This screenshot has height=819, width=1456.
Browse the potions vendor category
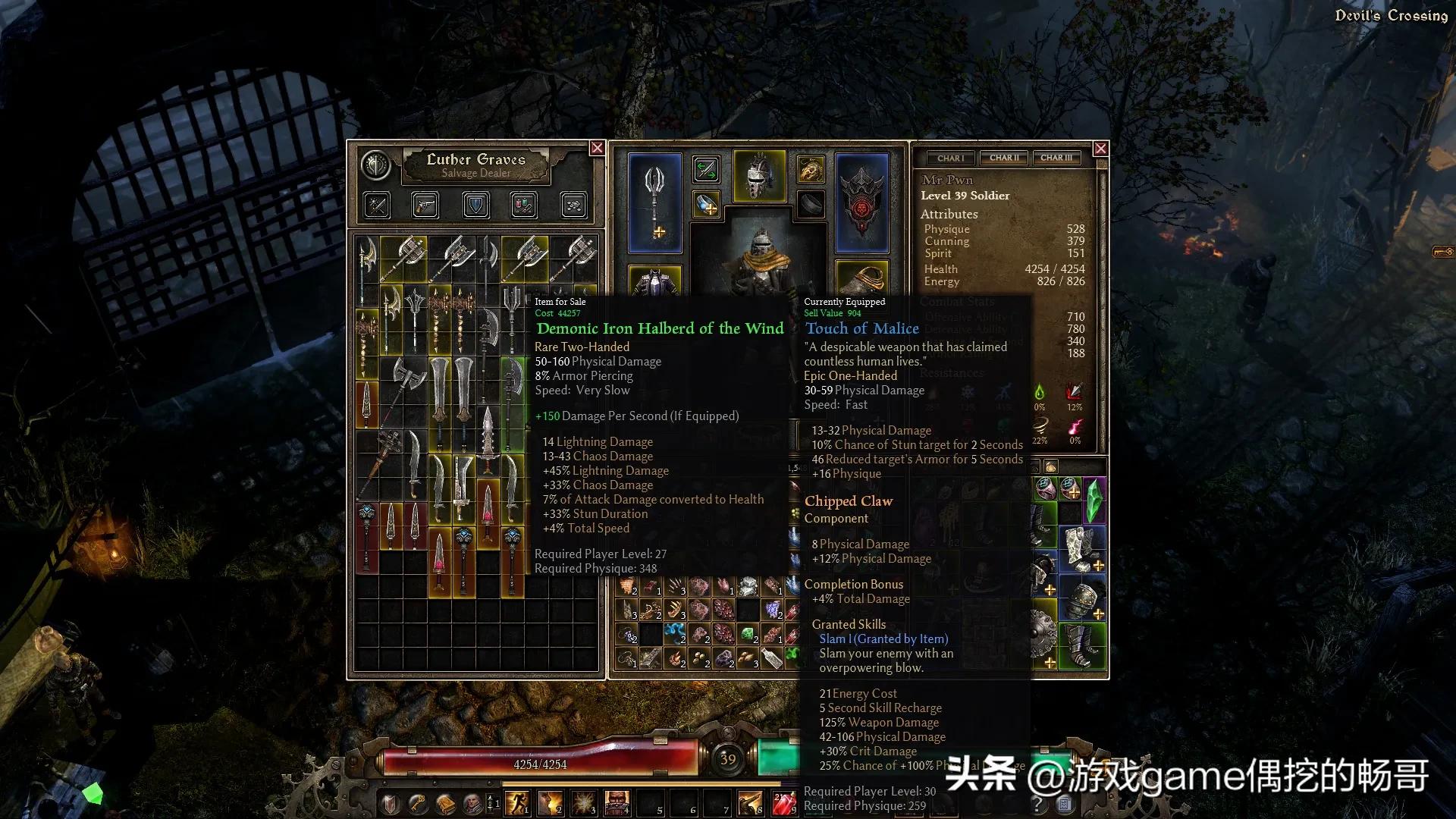coord(523,205)
